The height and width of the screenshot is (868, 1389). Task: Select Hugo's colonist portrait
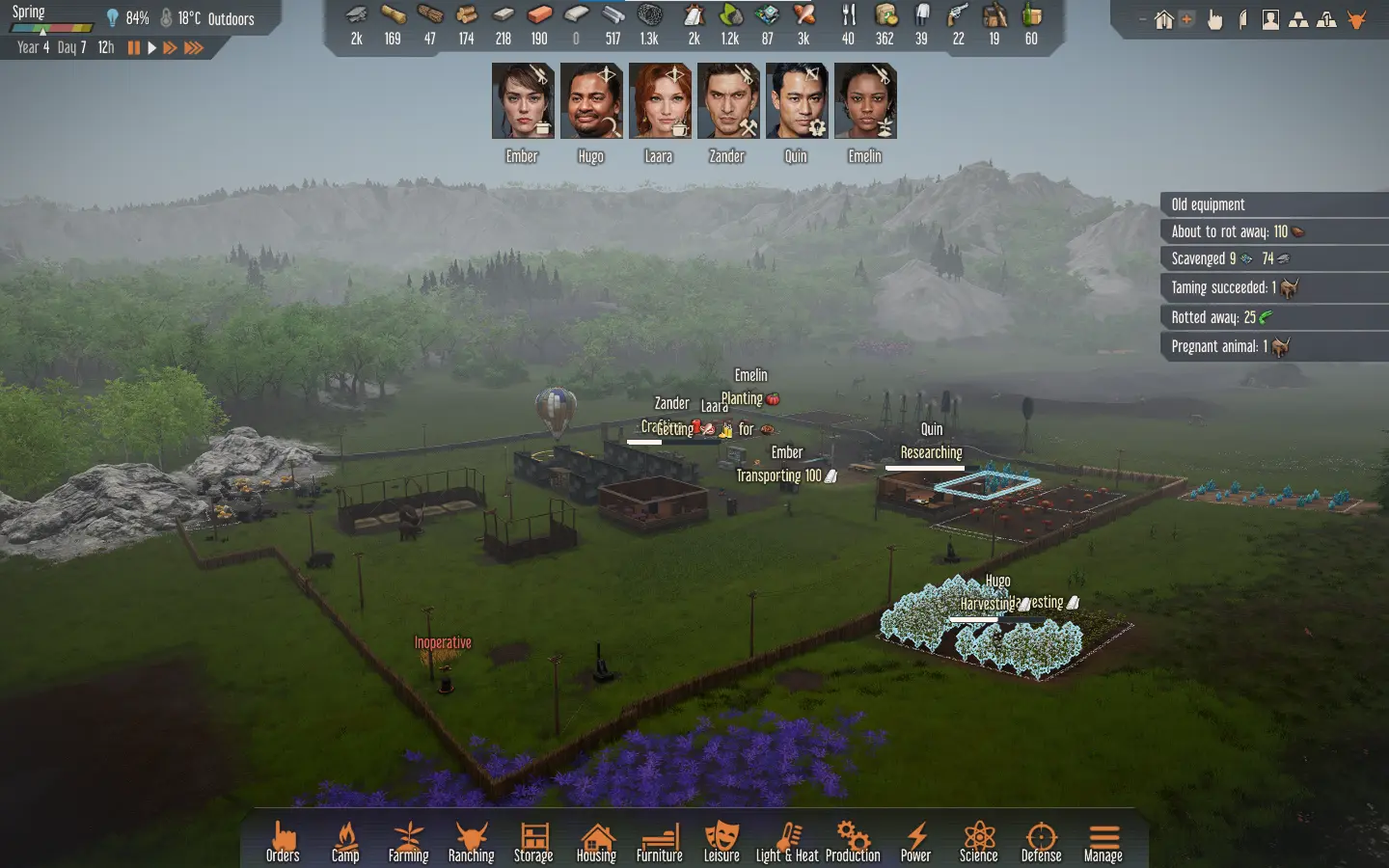click(591, 101)
